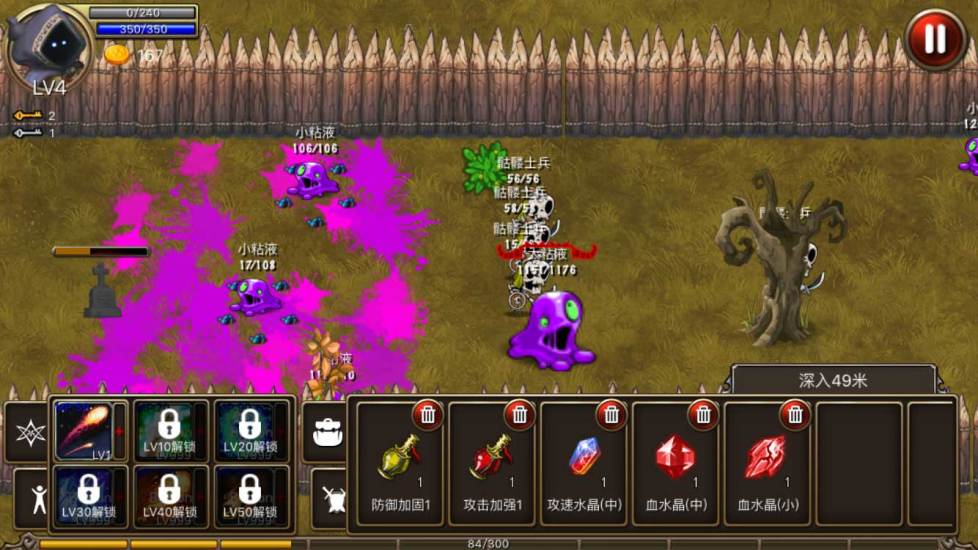Screen dimensions: 978x550
Task: Open the hexagram skills tab
Action: pyautogui.click(x=28, y=432)
